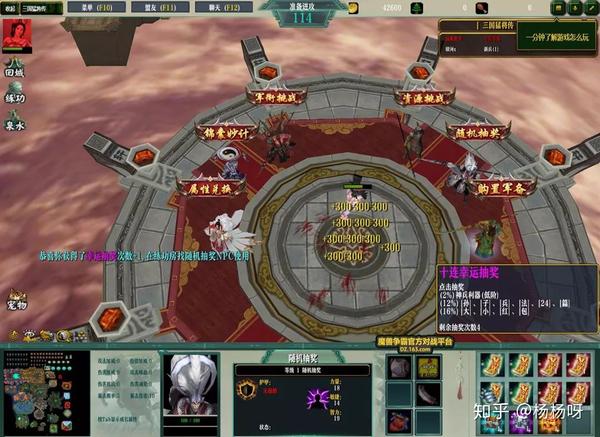The image size is (600, 437).
Task: Click the top-left command card icon
Action: click(491, 364)
